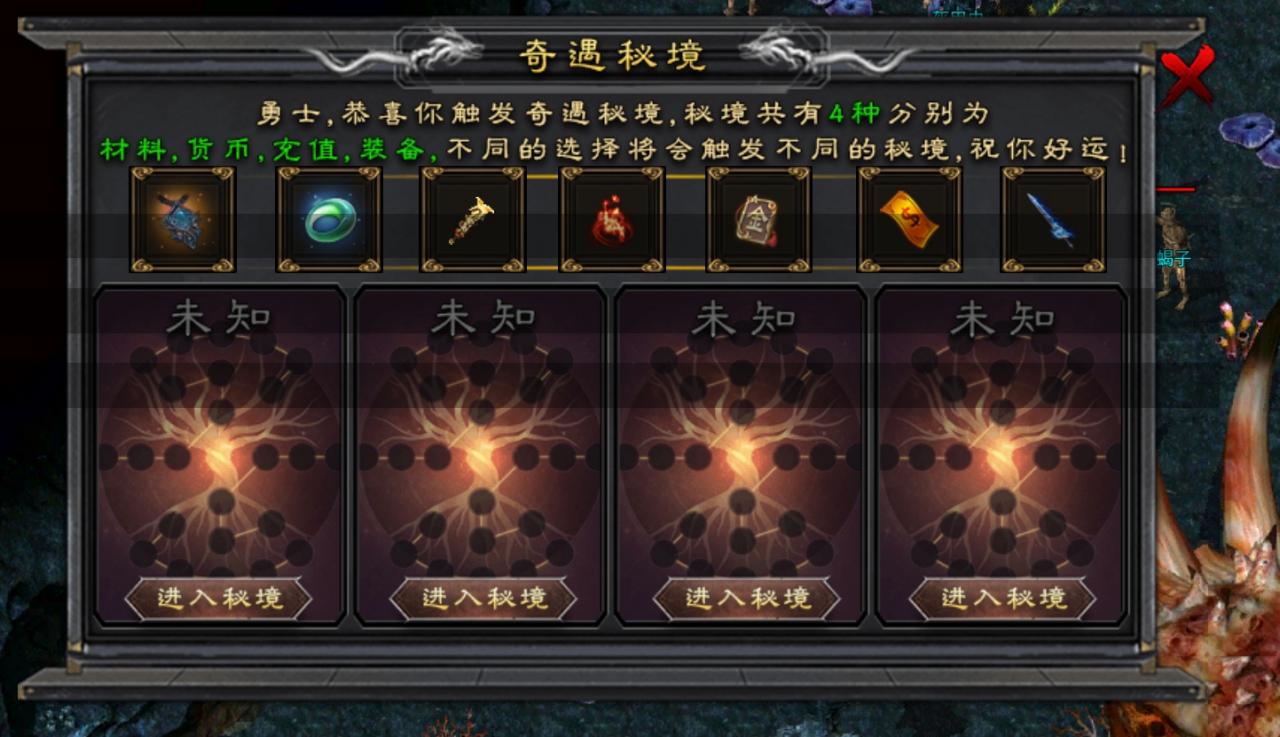Select the orange money voucher item icon
The height and width of the screenshot is (737, 1280).
pos(907,218)
